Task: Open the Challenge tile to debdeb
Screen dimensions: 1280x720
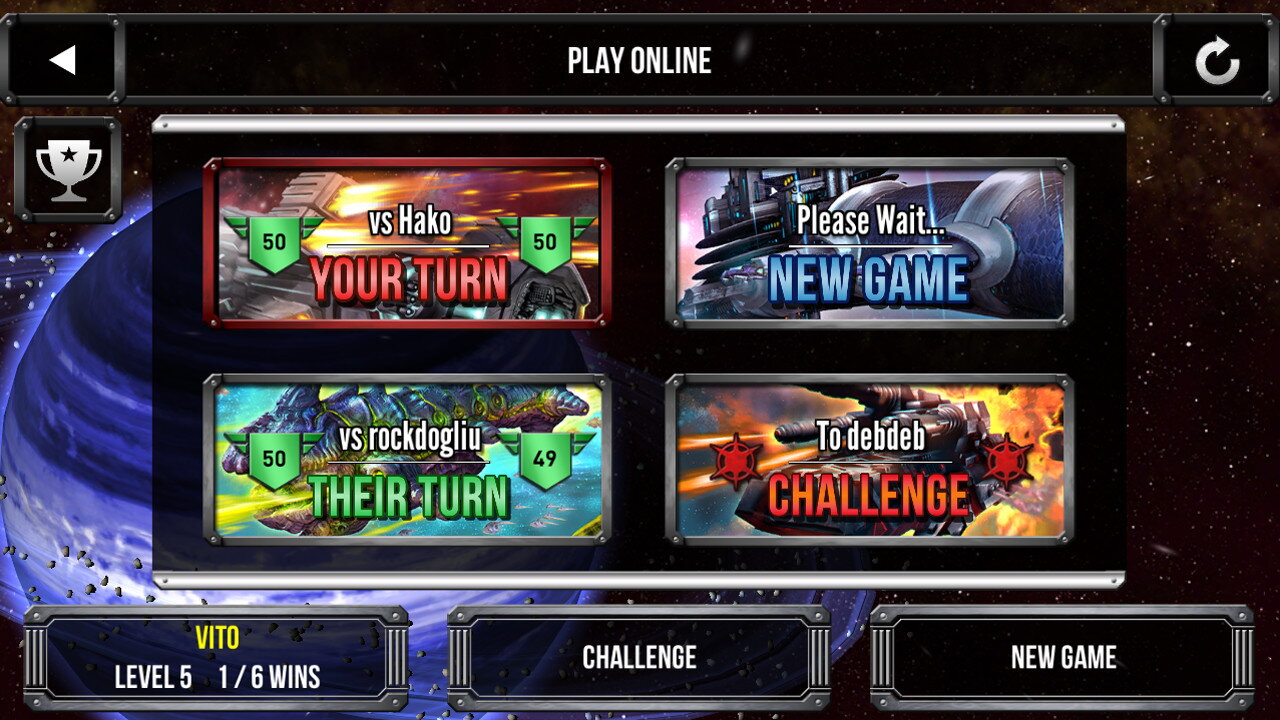Action: pyautogui.click(x=869, y=460)
